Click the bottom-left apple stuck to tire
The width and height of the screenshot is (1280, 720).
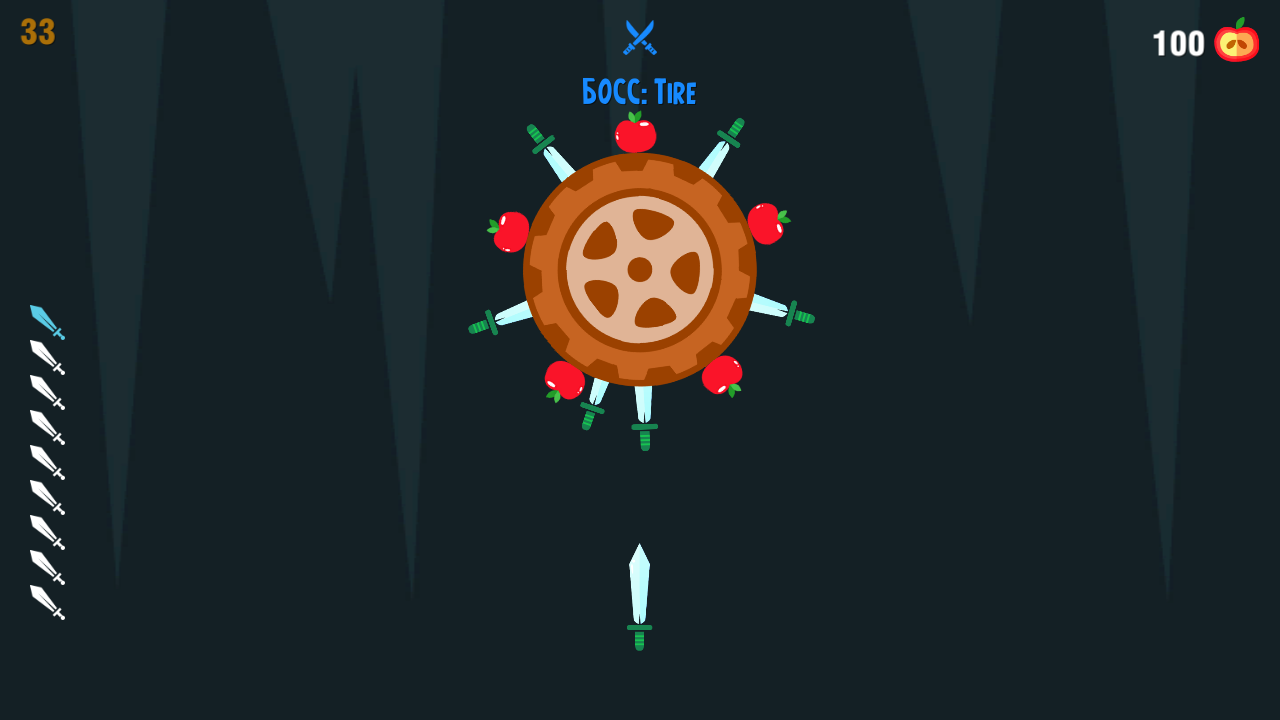(x=562, y=377)
